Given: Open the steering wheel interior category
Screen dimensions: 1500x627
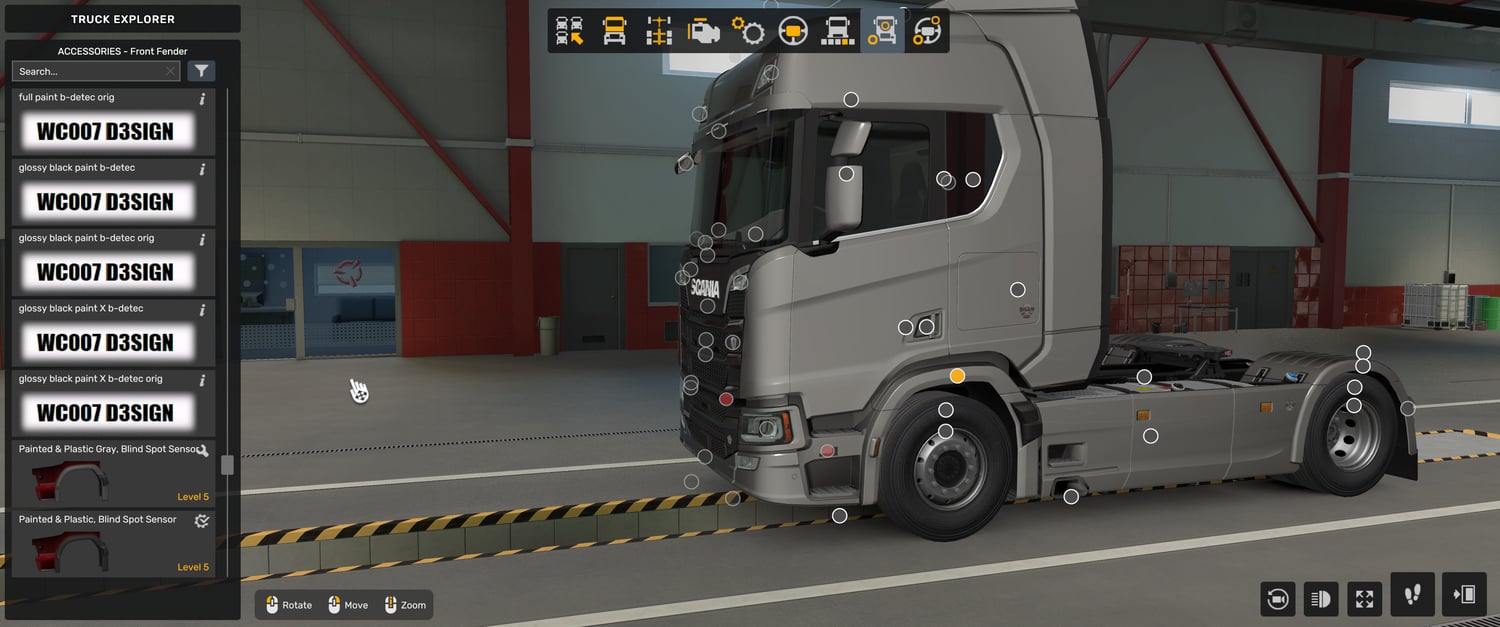Looking at the screenshot, I should coord(793,32).
